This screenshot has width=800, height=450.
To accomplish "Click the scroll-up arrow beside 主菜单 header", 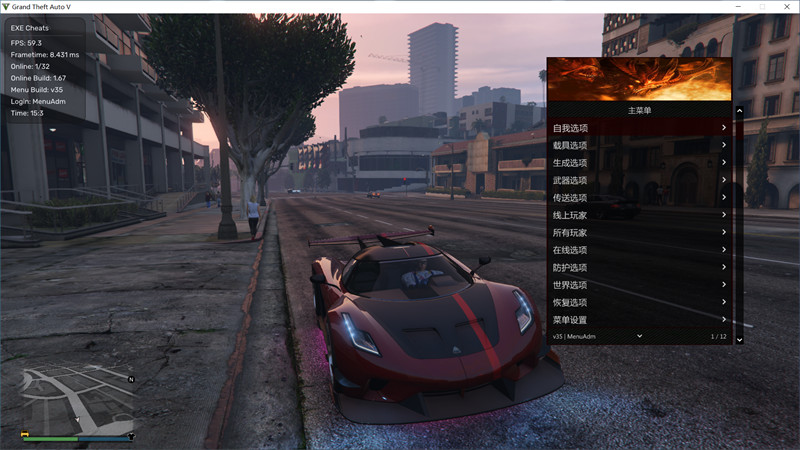I will [739, 111].
